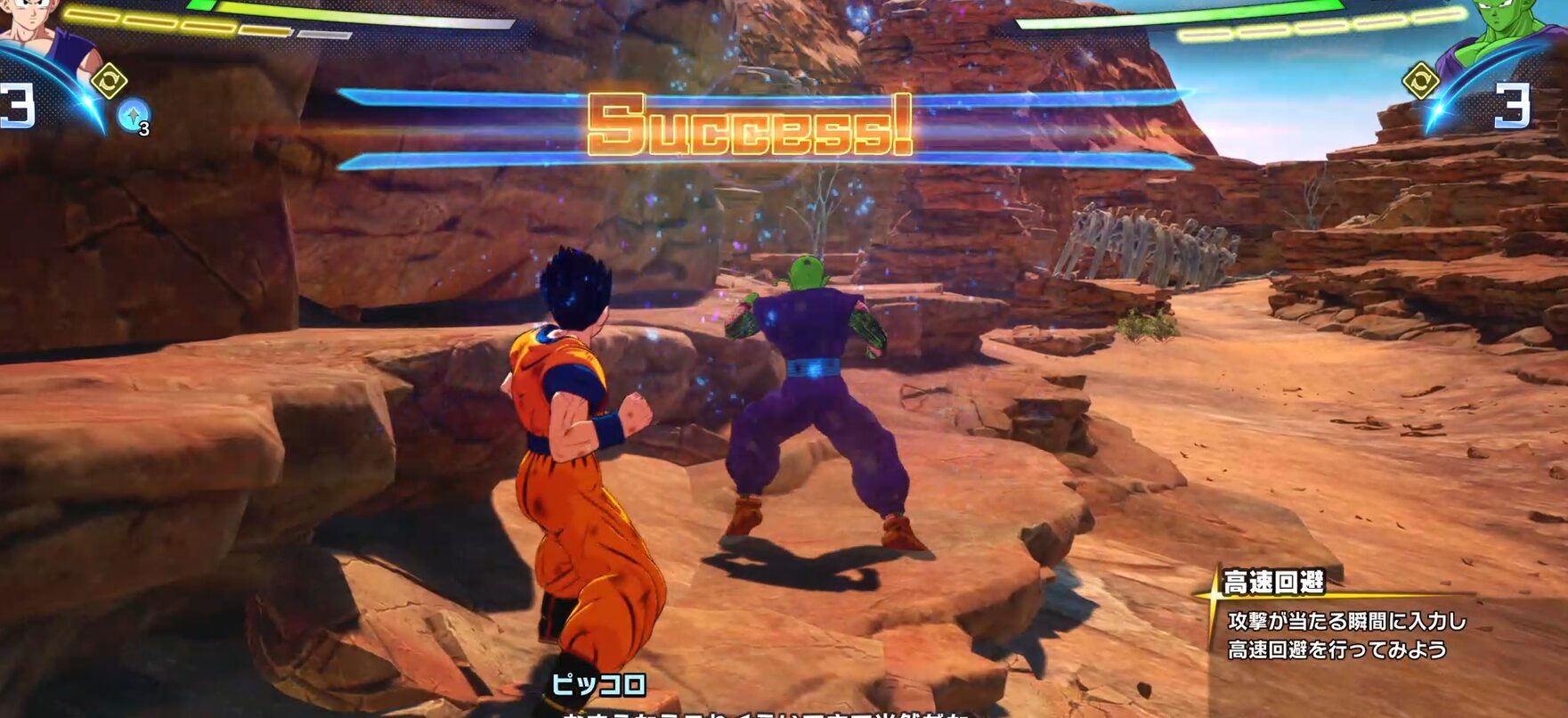Select the blue skill stock icon
1568x718 pixels.
pyautogui.click(x=134, y=115)
